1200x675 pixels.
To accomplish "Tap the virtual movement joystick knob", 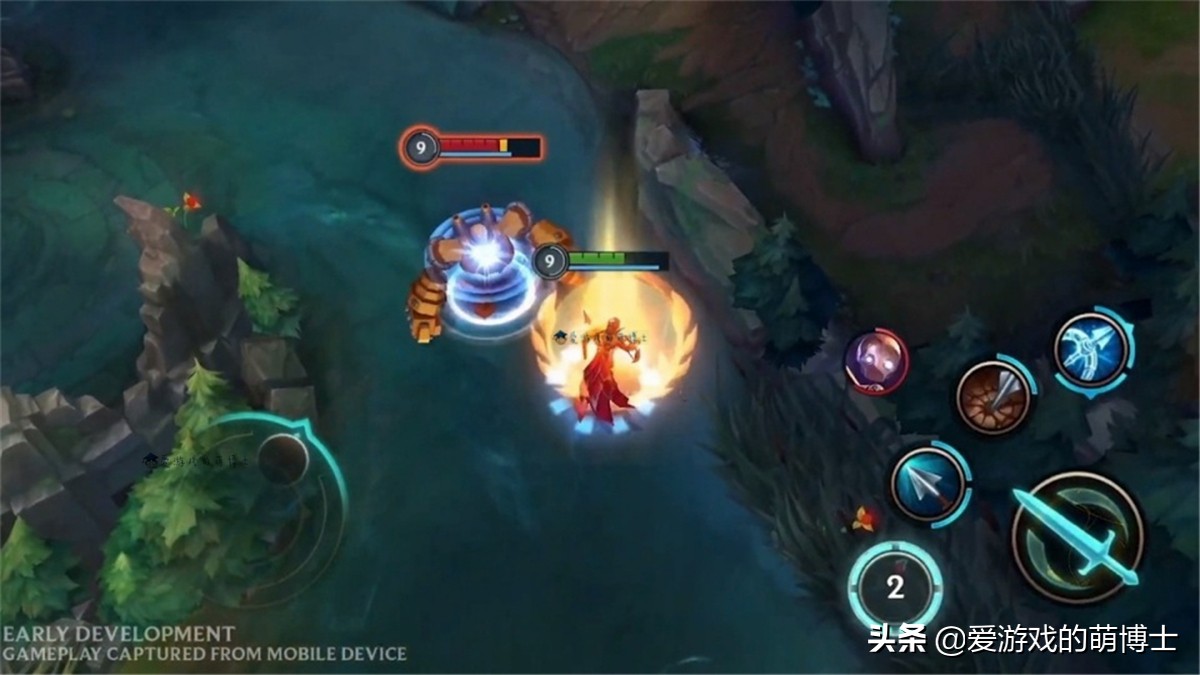I will (282, 458).
